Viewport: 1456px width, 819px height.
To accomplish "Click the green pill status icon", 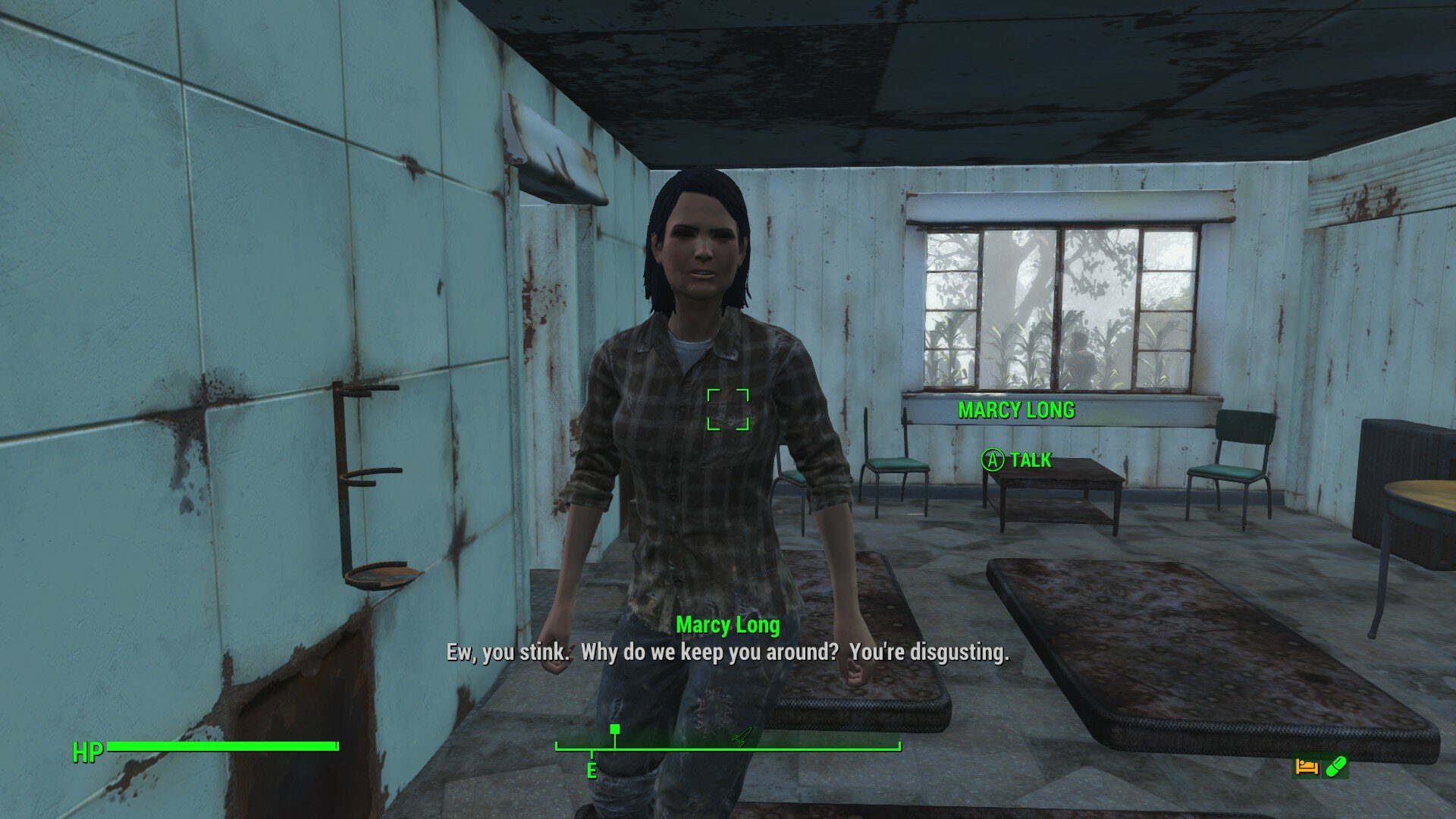I will click(x=1335, y=767).
